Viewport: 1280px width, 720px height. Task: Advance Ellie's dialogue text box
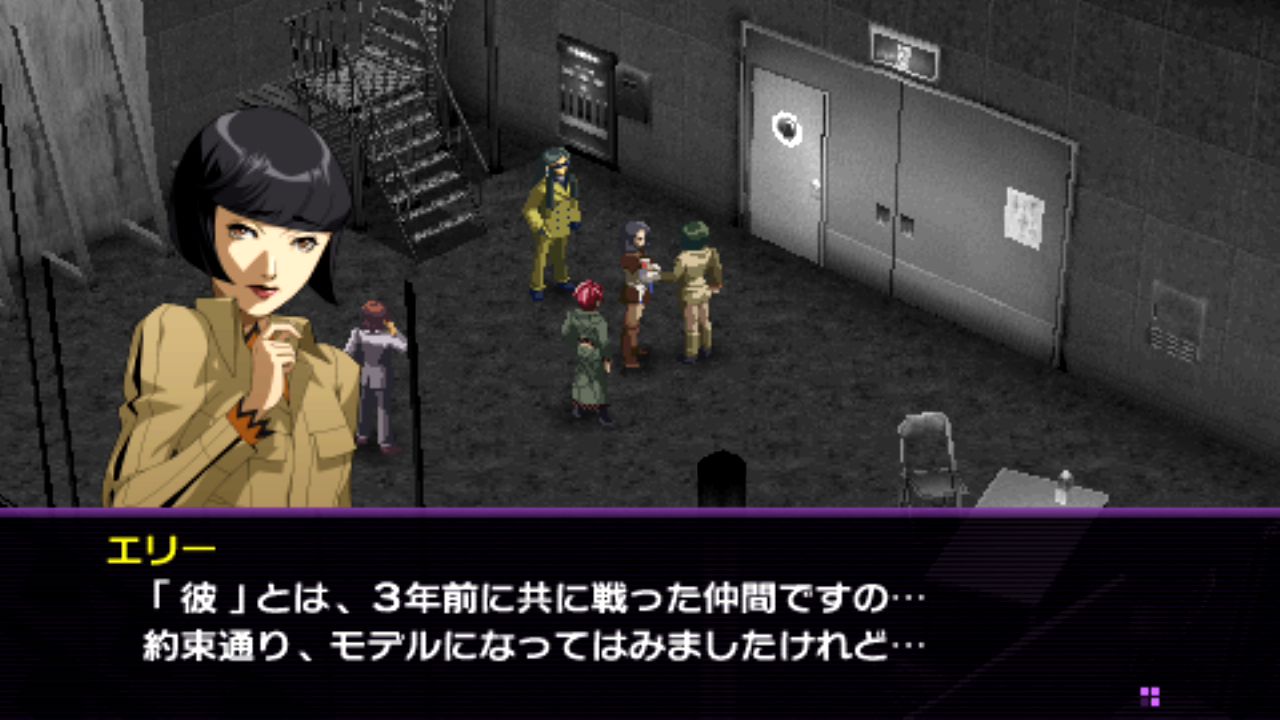tap(640, 615)
